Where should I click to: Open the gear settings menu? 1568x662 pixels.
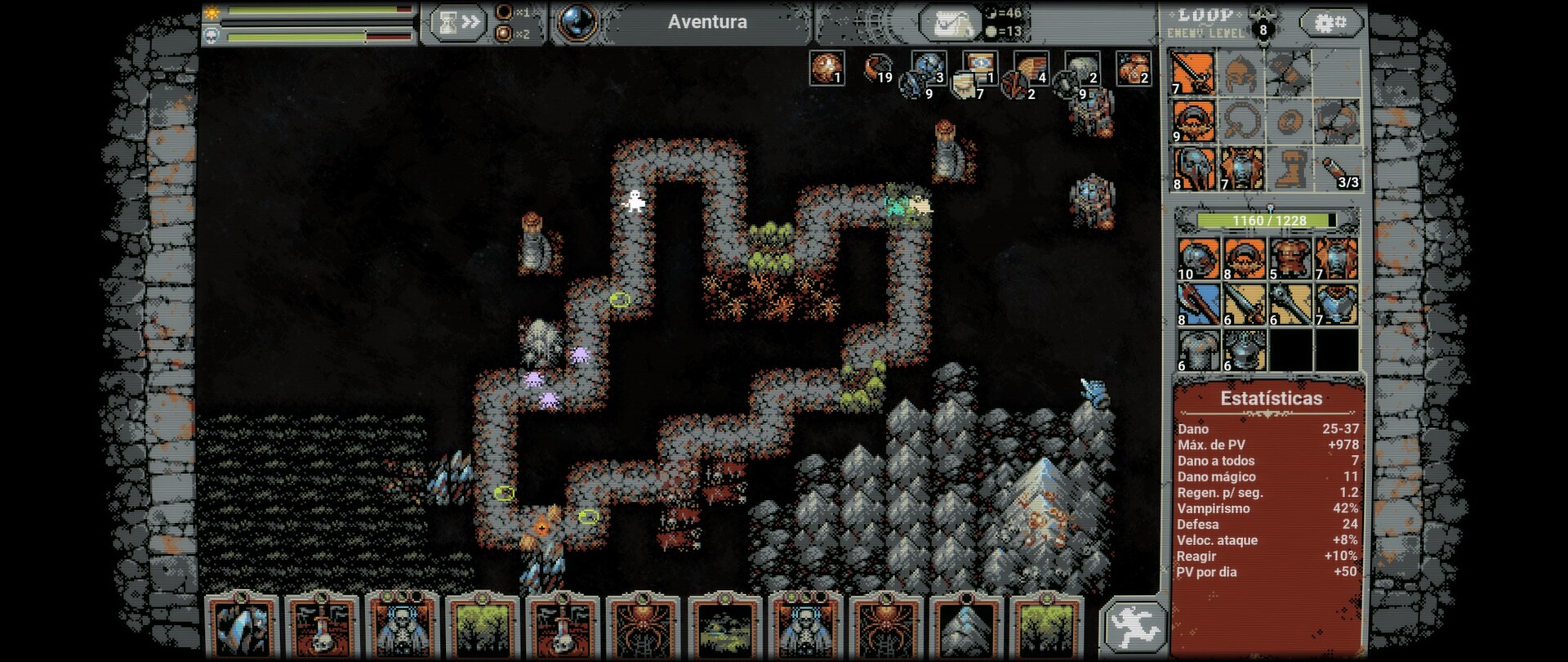coord(1330,23)
